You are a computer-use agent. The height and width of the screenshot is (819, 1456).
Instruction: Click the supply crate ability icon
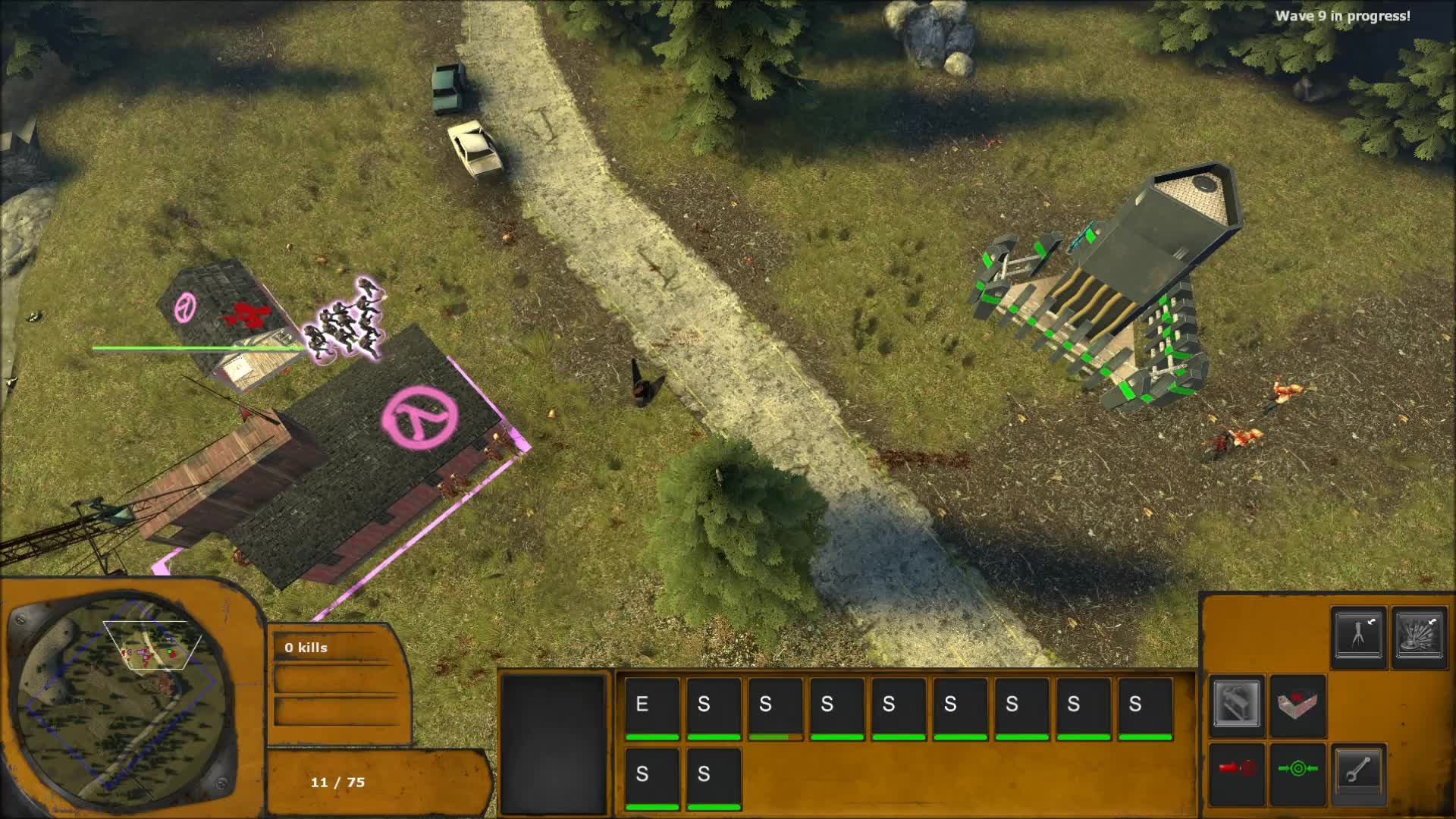pyautogui.click(x=1236, y=704)
